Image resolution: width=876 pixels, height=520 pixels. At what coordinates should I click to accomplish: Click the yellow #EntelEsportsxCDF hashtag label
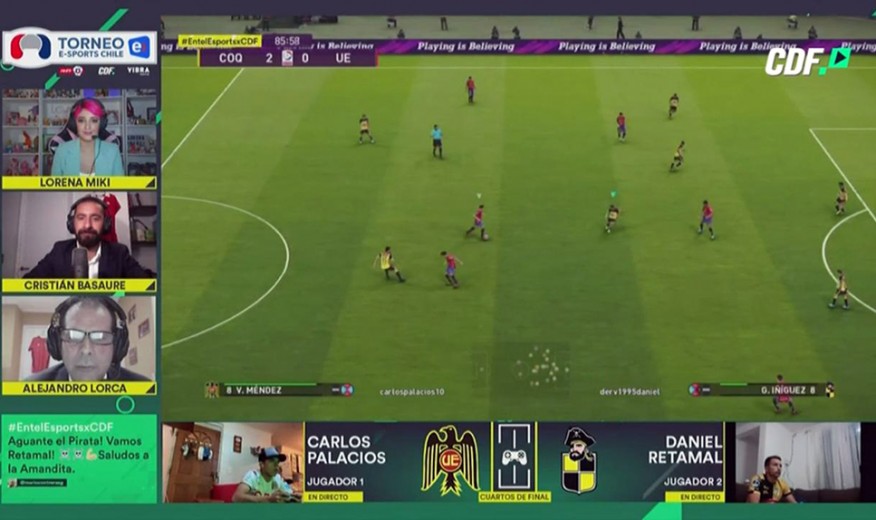pyautogui.click(x=219, y=41)
